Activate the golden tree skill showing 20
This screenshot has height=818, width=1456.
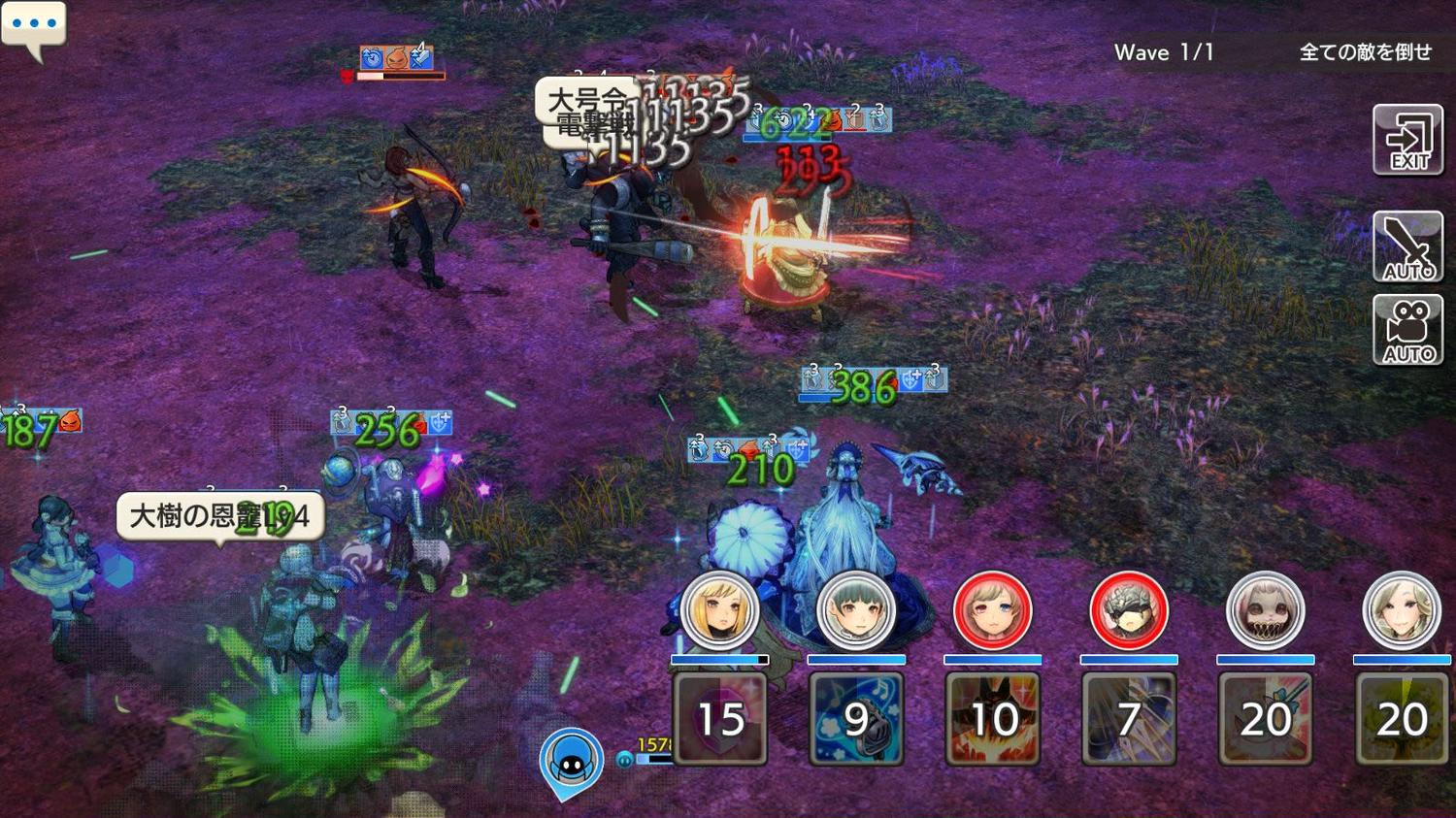tap(1401, 718)
